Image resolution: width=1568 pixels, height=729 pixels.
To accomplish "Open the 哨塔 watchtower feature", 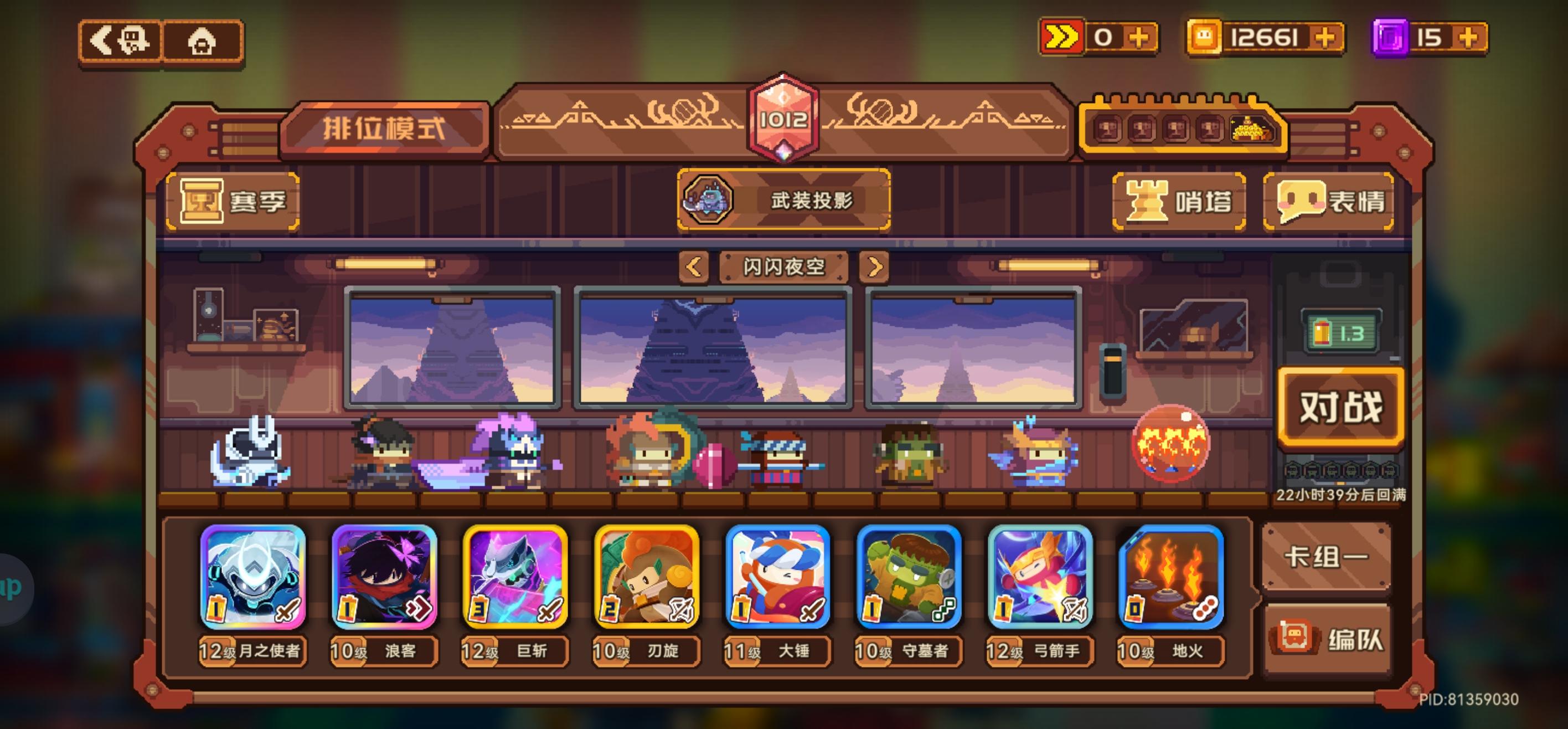I will click(1178, 202).
